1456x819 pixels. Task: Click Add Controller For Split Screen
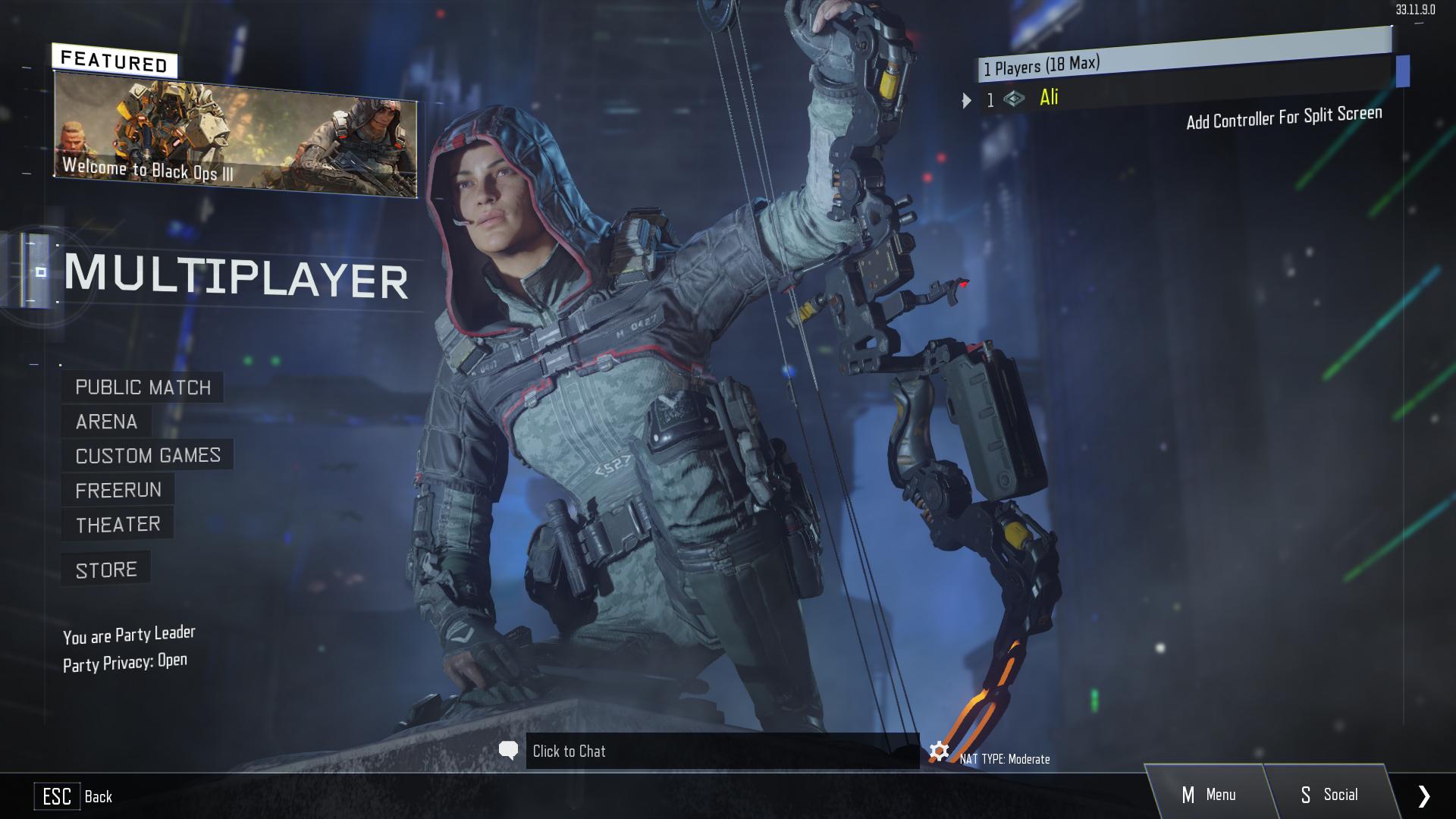point(1284,118)
